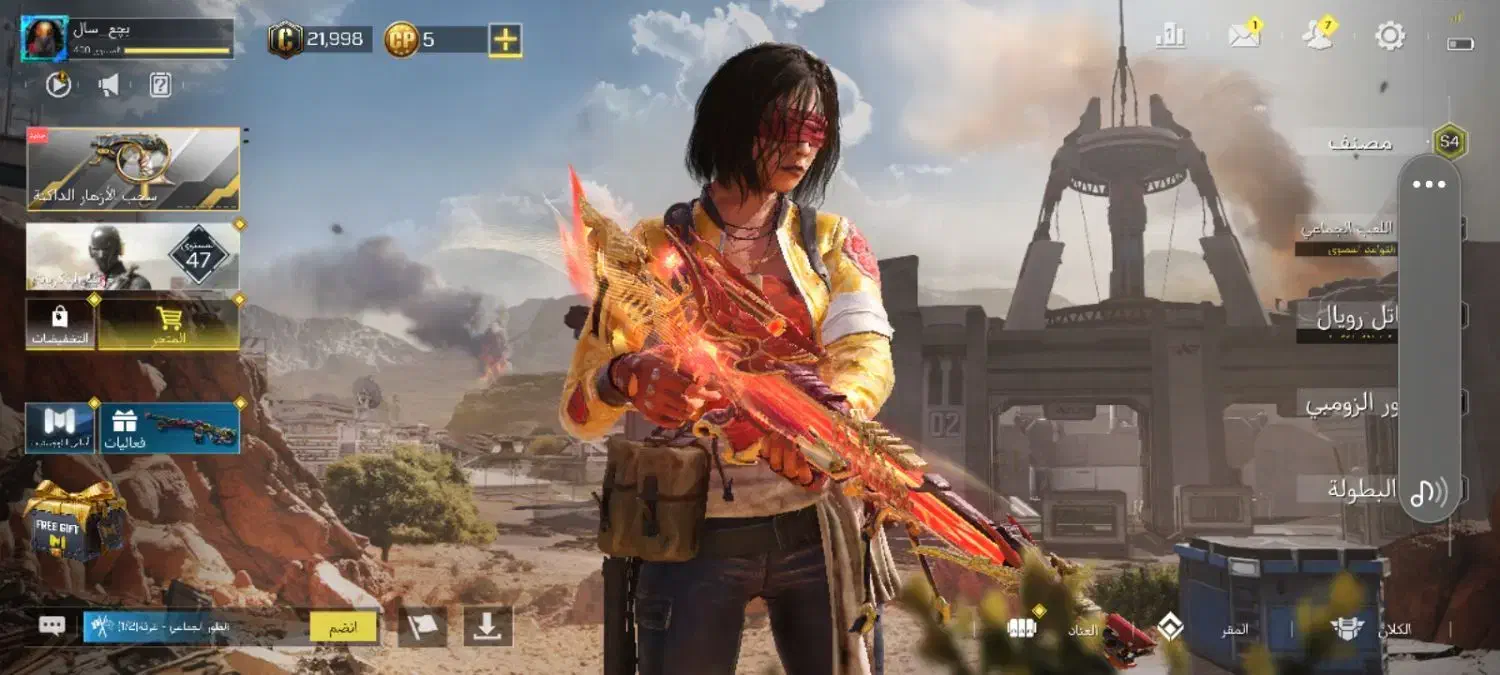
Task: Open the chat bubble
Action: coord(52,626)
